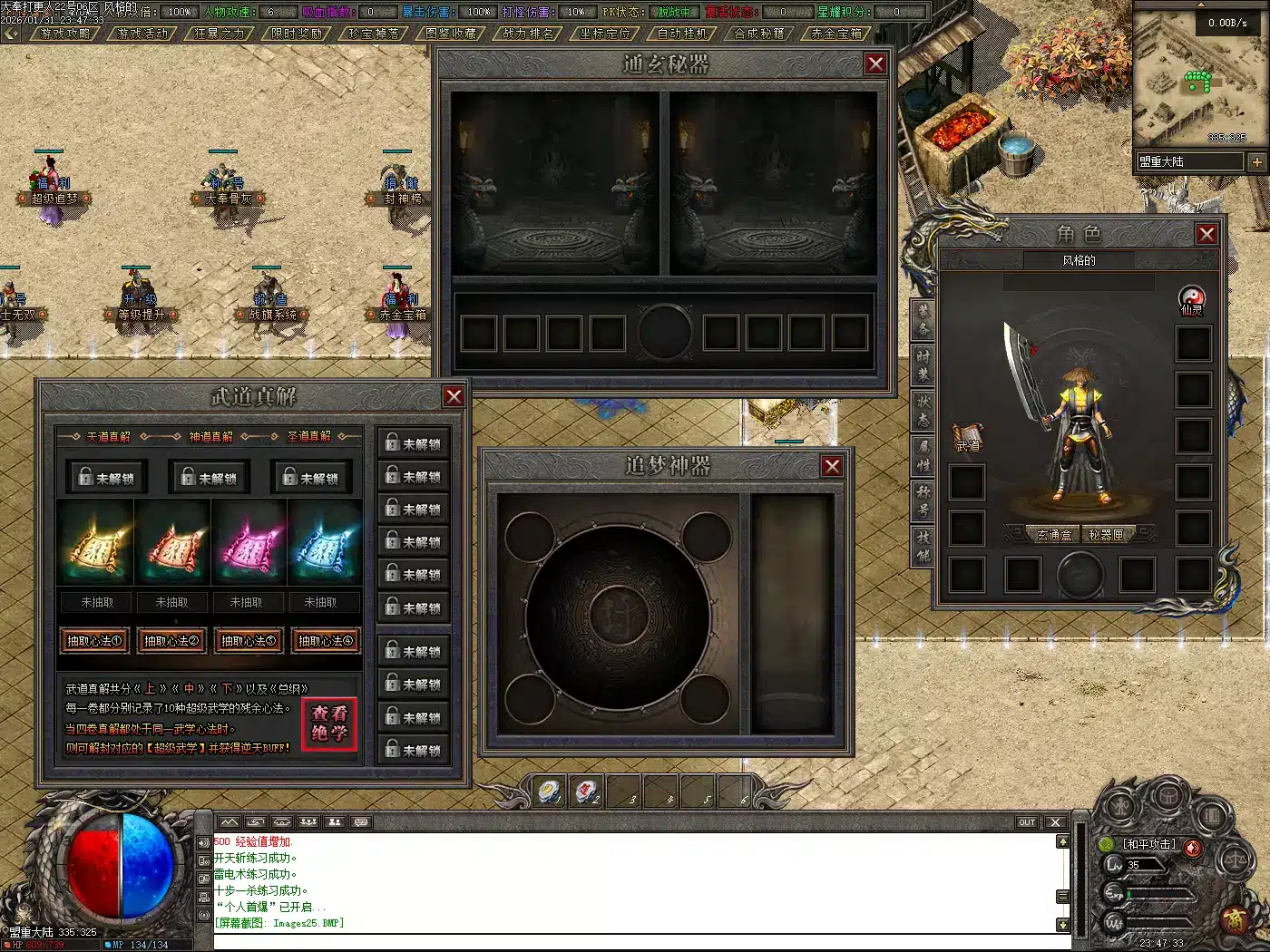This screenshot has height=952, width=1270.
Task: Close the 追梦神器 window
Action: point(832,466)
